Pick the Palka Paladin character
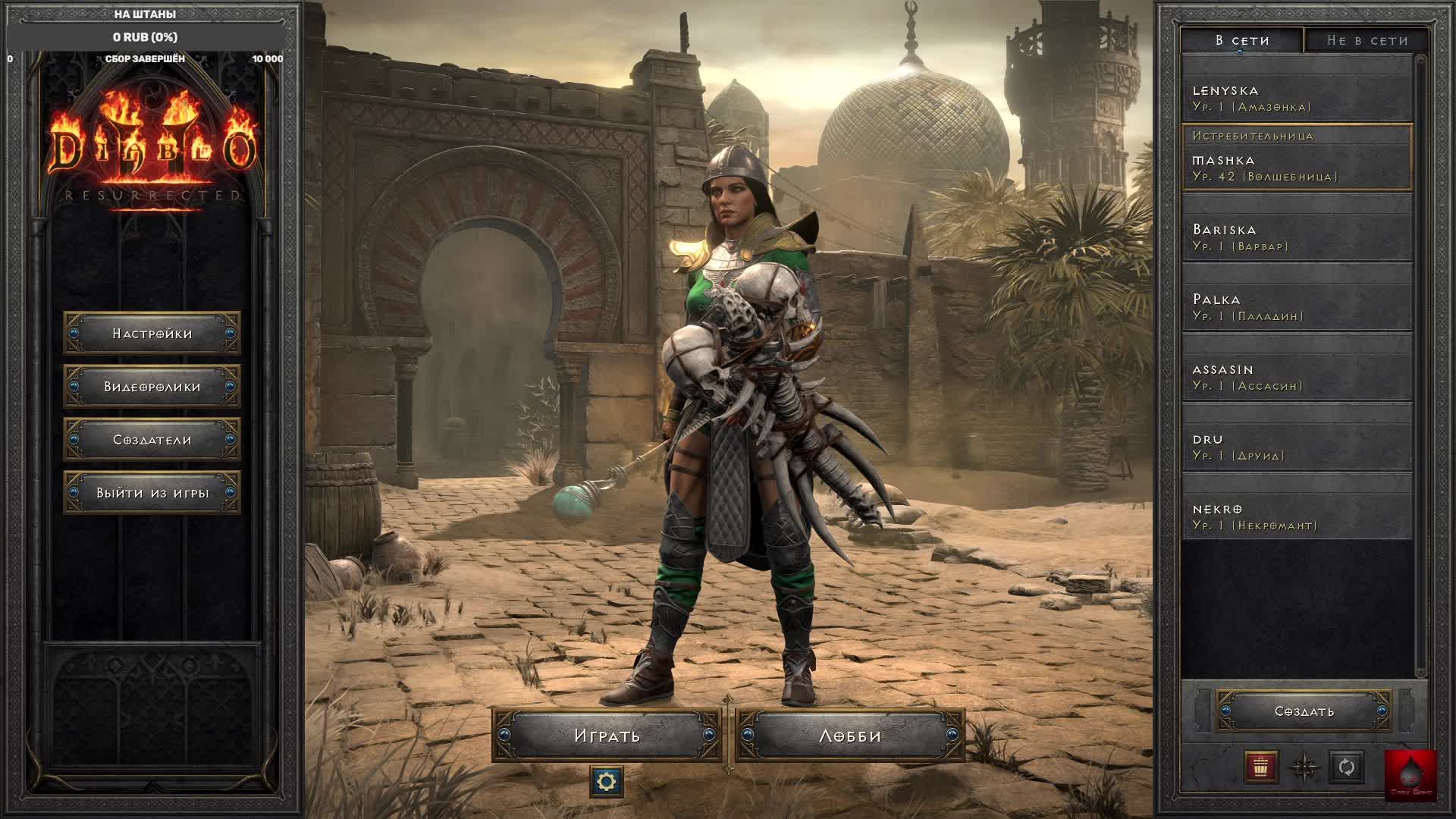Viewport: 1456px width, 819px height. pyautogui.click(x=1297, y=307)
